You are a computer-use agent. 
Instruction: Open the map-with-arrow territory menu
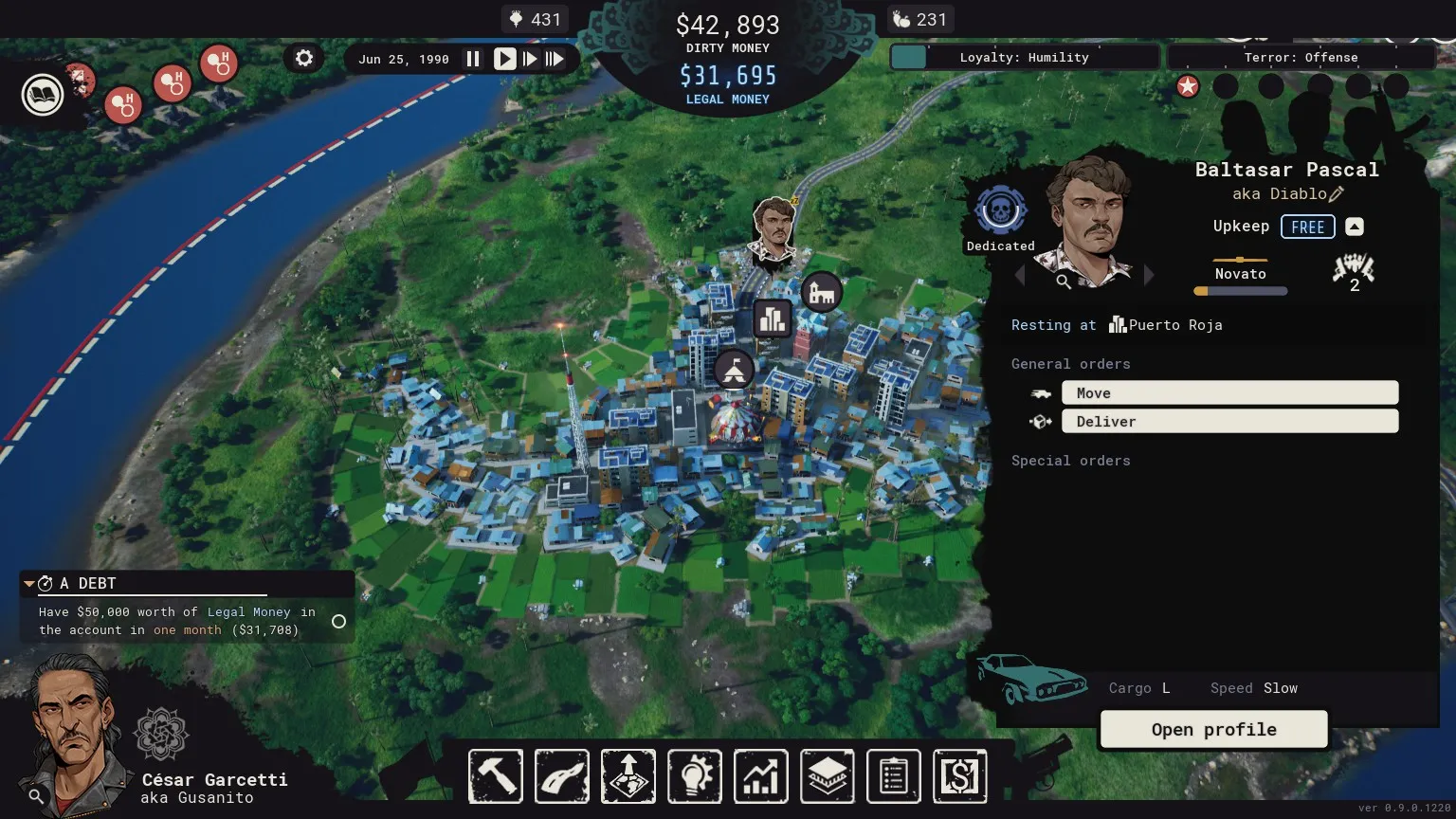tap(628, 776)
